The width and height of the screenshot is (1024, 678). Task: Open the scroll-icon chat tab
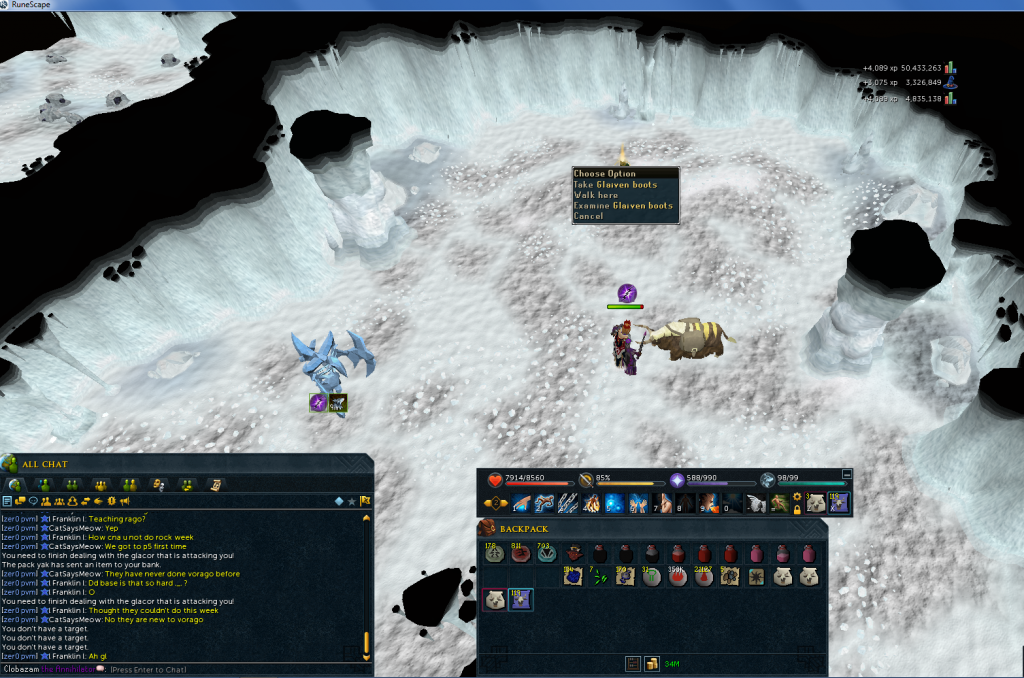point(215,484)
